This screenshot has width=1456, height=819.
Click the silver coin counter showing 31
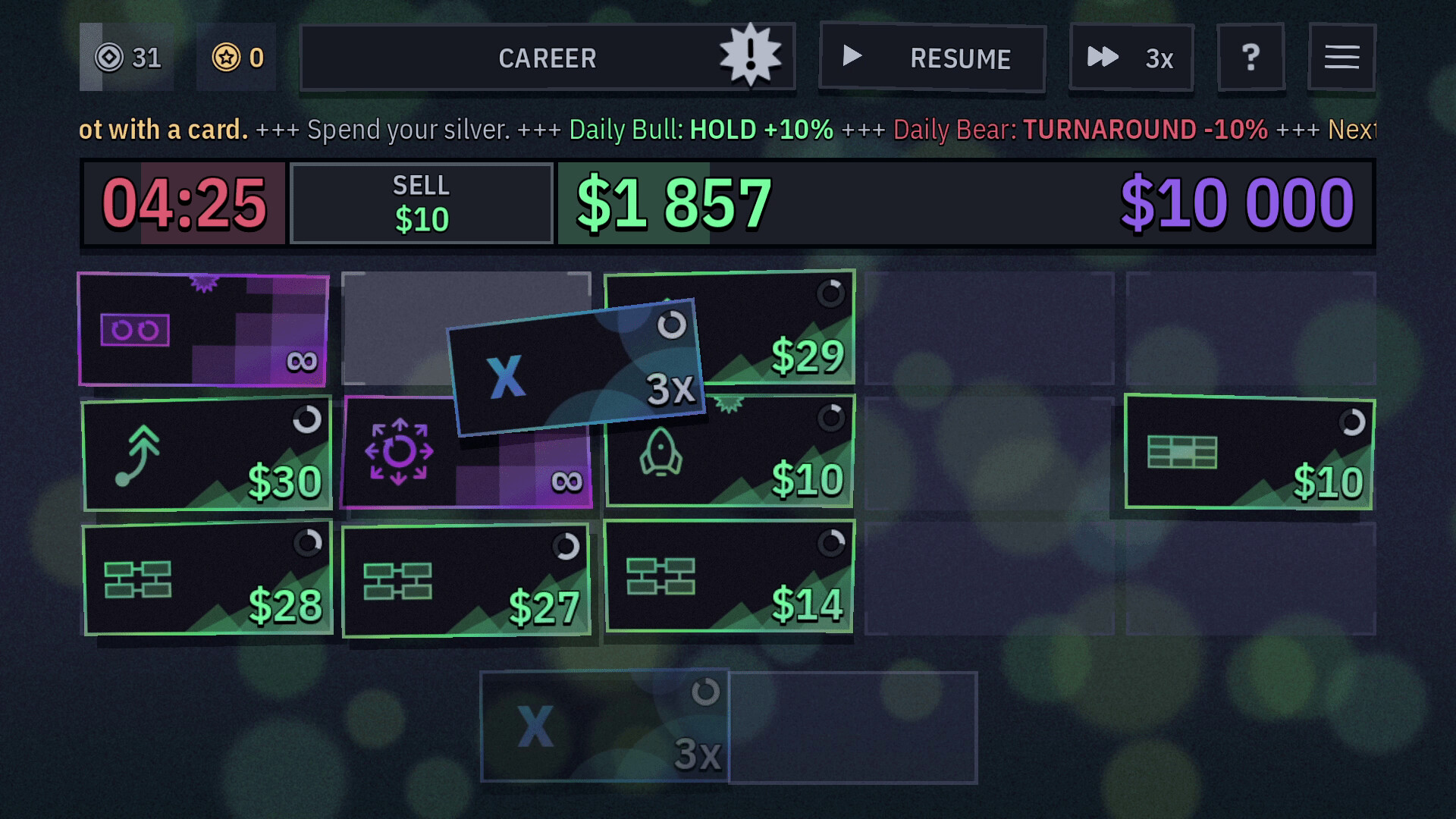point(127,56)
